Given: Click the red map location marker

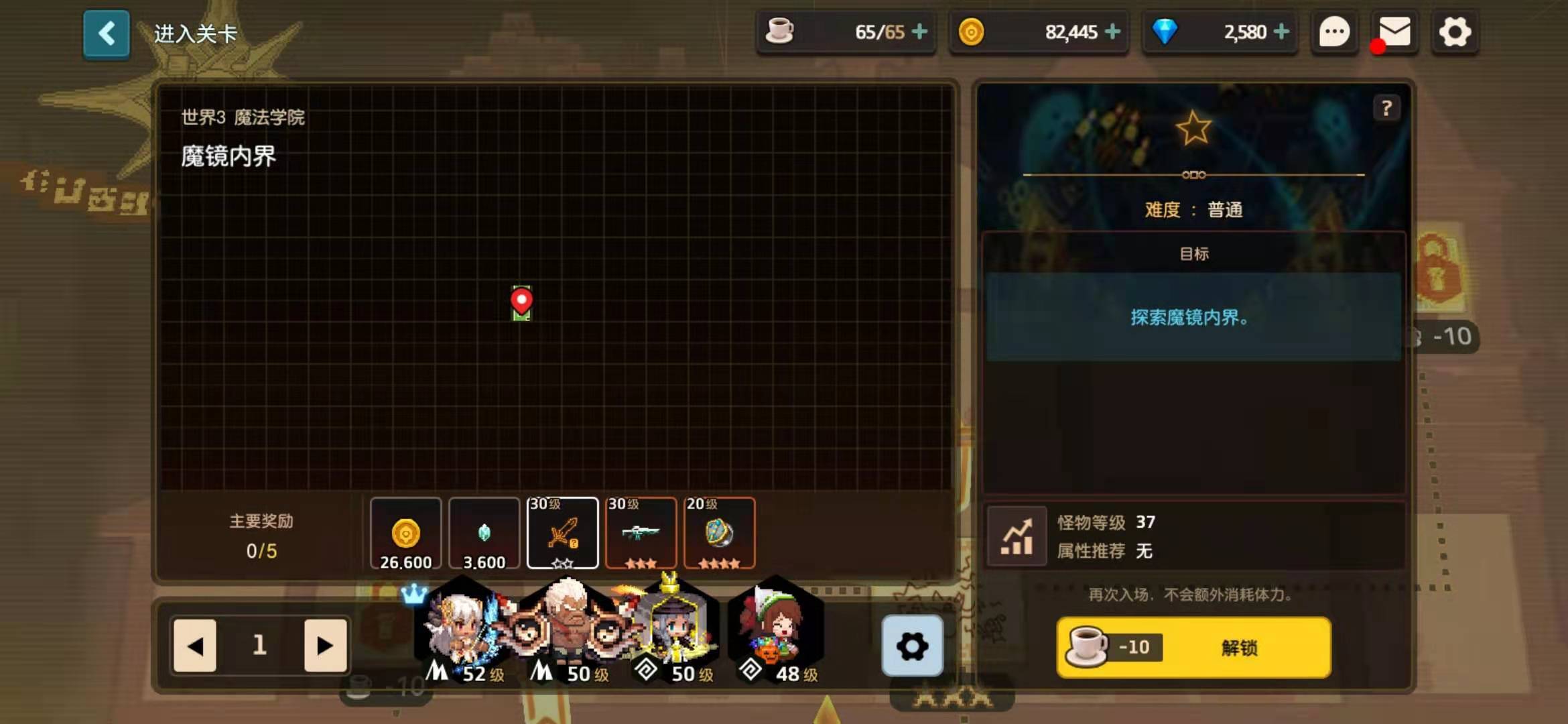Looking at the screenshot, I should pyautogui.click(x=521, y=301).
